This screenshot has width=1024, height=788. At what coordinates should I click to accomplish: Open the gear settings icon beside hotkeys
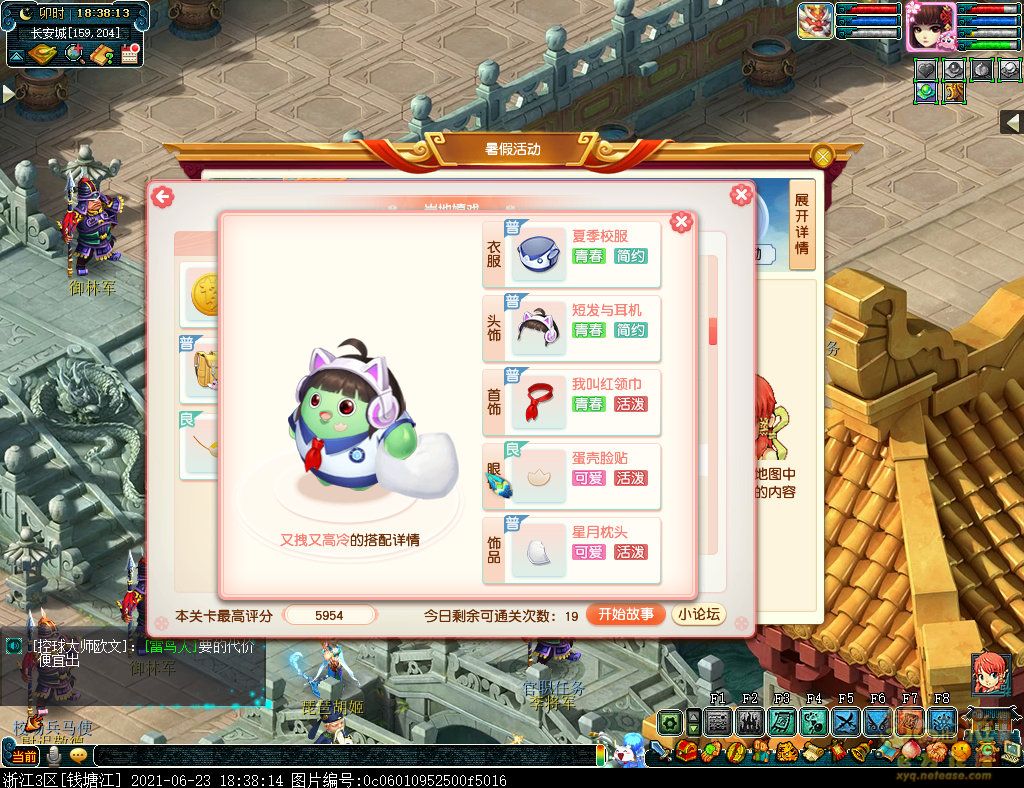tap(670, 721)
